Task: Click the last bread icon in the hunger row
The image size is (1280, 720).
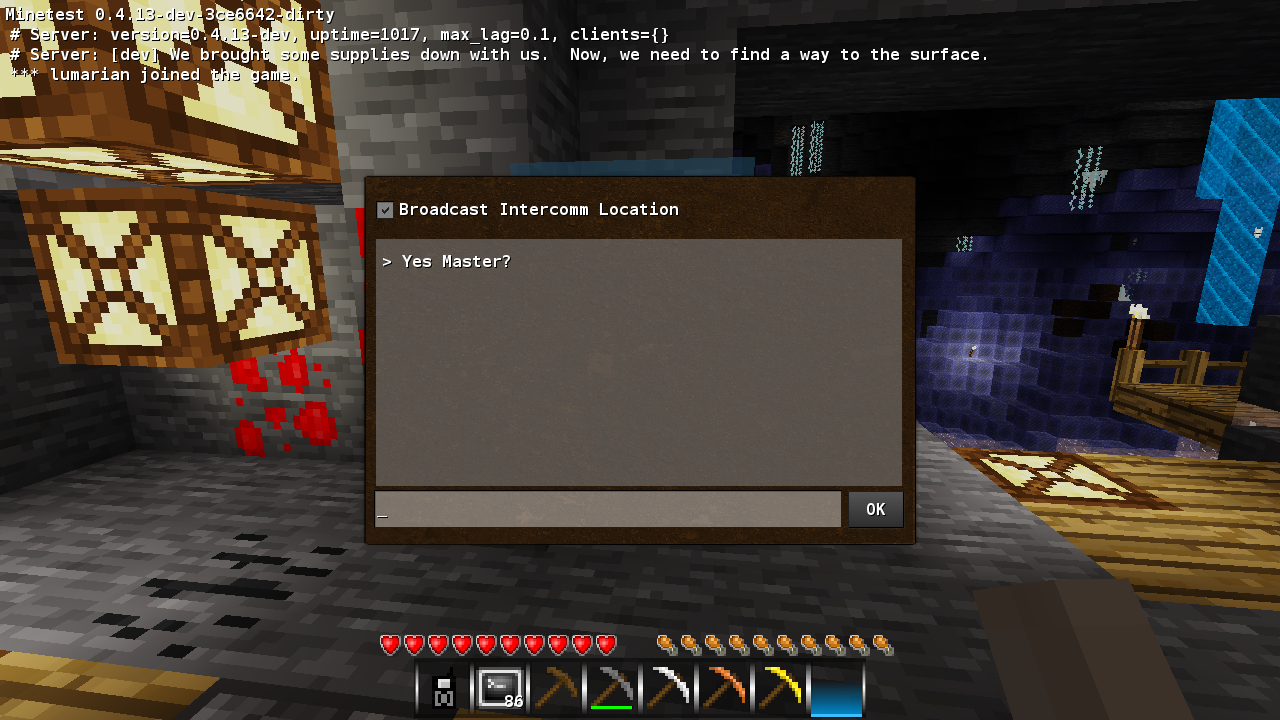Action: pyautogui.click(x=884, y=645)
